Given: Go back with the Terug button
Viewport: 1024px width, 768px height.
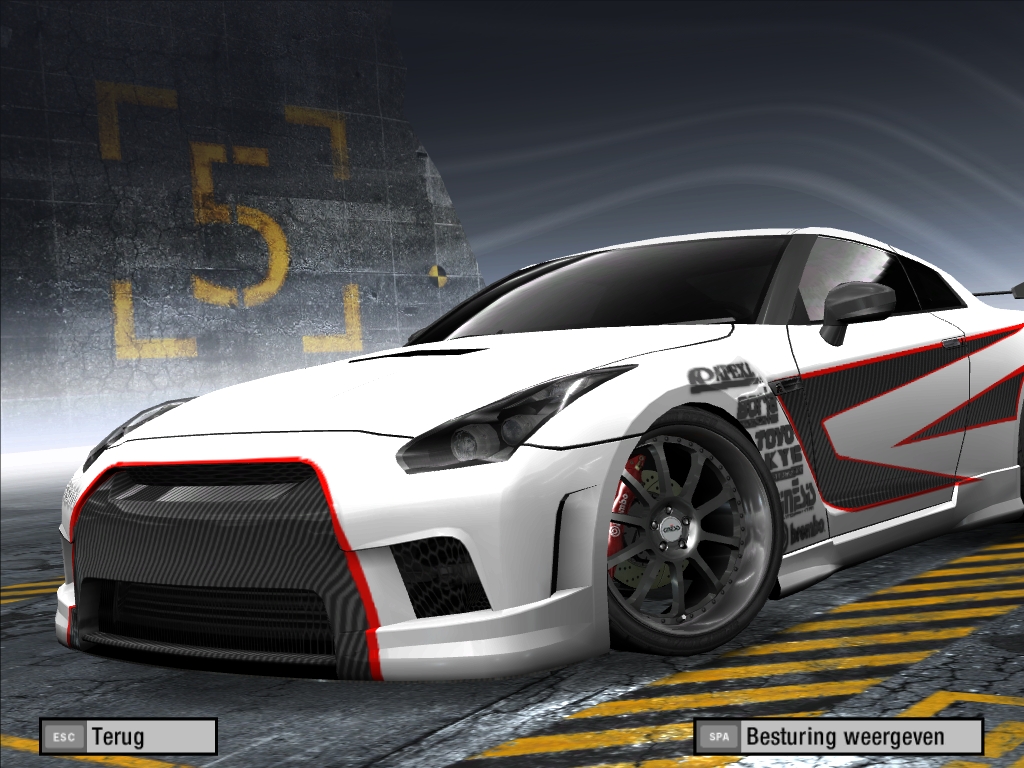Looking at the screenshot, I should [128, 737].
